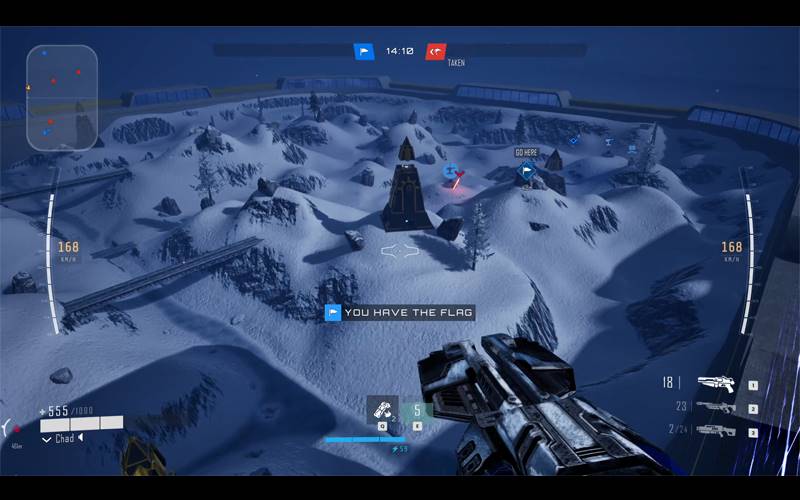Click the blue flag carrier objective marker

tap(451, 171)
